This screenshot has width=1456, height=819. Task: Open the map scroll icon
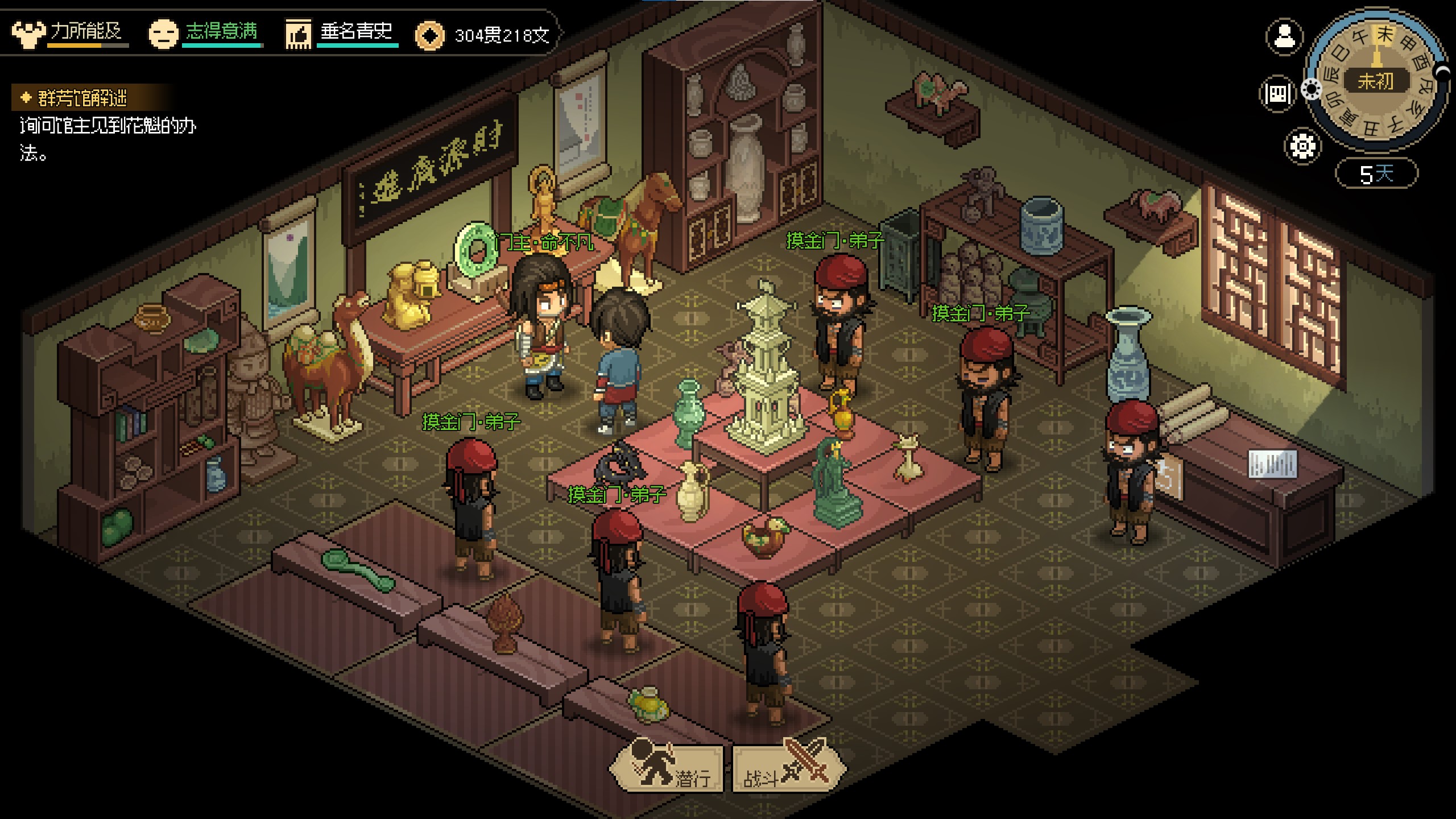coord(1277,93)
